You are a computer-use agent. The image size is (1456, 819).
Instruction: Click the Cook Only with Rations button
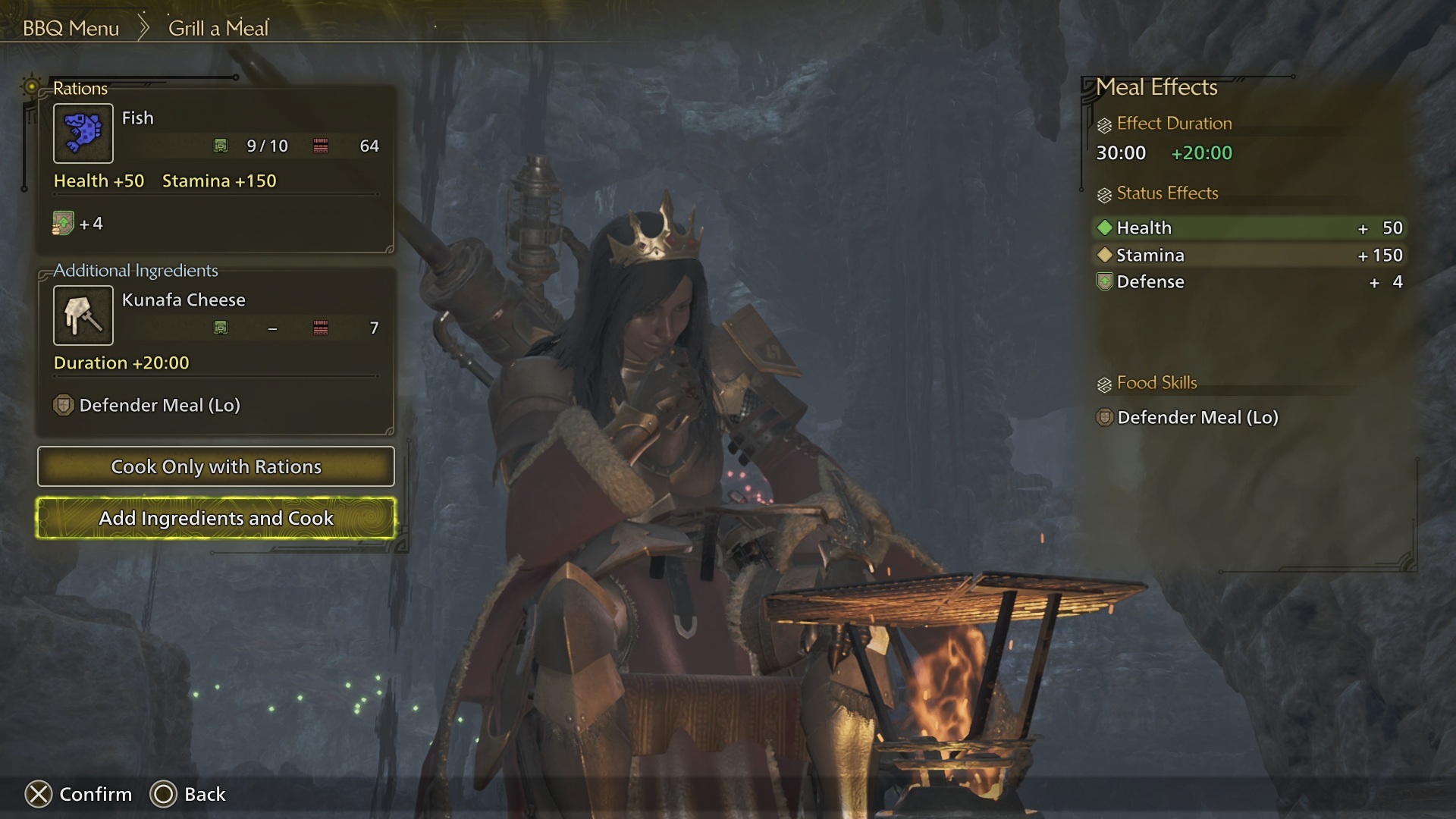coord(215,466)
